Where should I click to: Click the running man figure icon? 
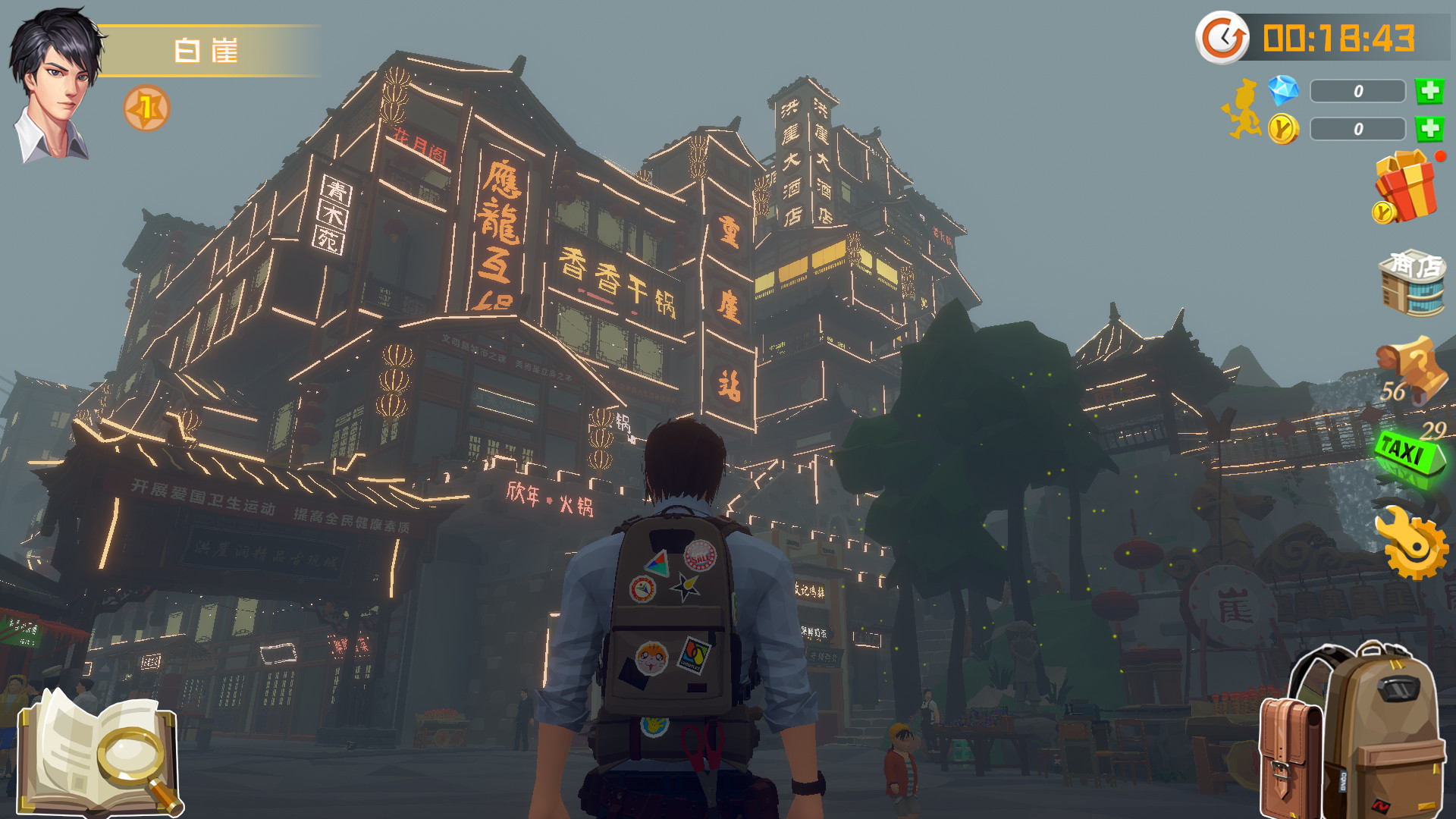[x=1241, y=110]
